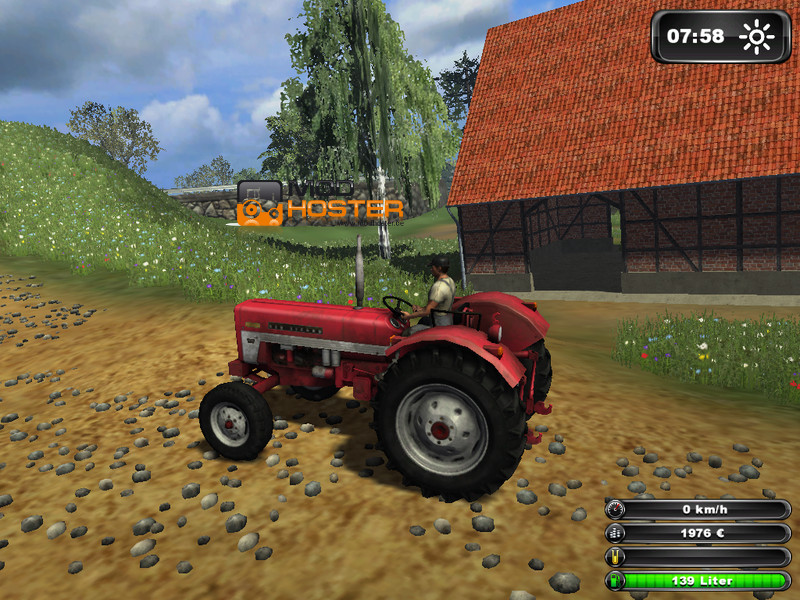Select the speedometer gauge icon
Image resolution: width=800 pixels, height=600 pixels.
pyautogui.click(x=615, y=510)
